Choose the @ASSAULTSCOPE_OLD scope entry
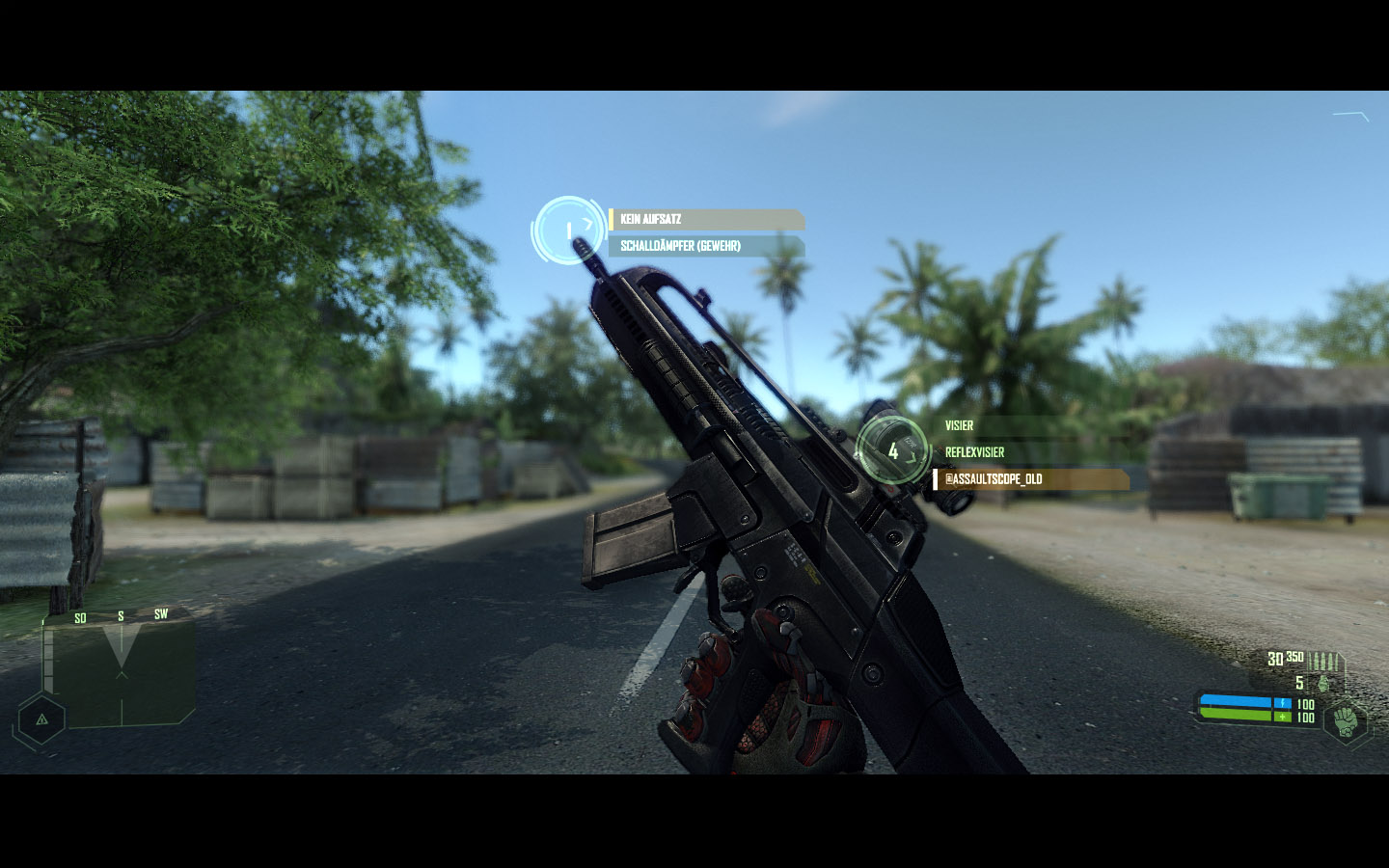Viewport: 1389px width, 868px height. 1030,479
